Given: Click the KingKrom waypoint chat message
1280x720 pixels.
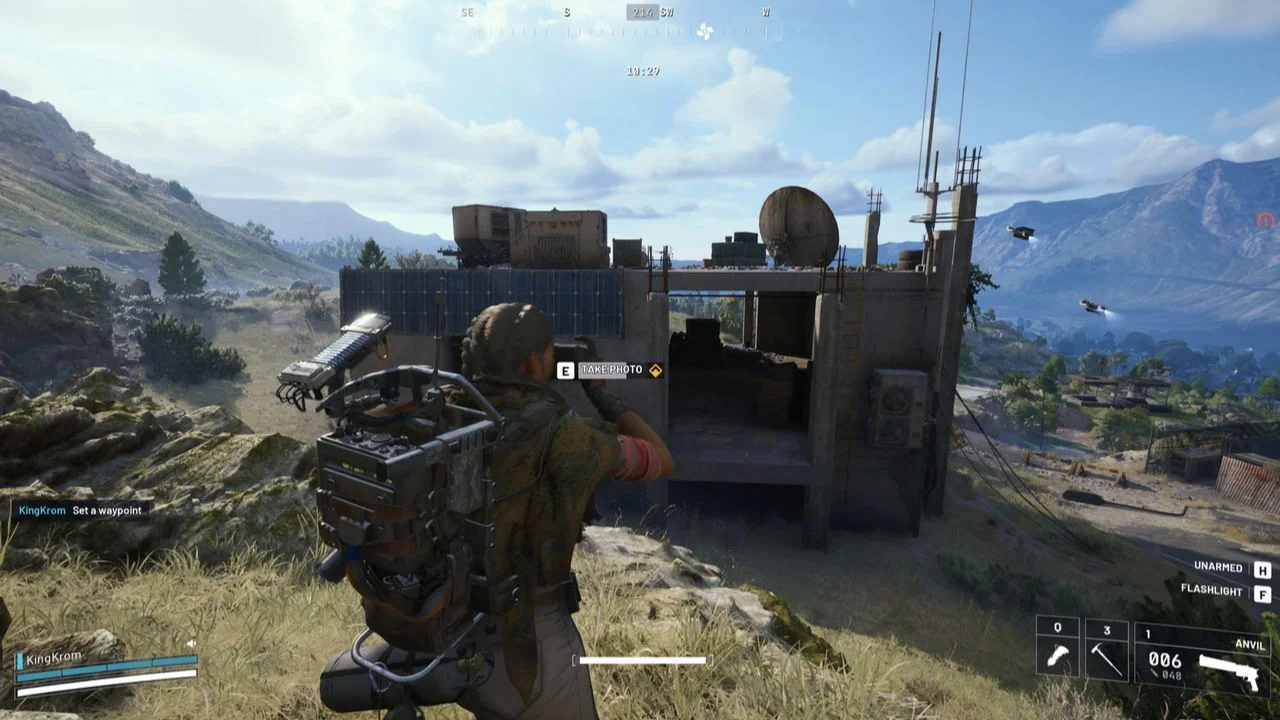Looking at the screenshot, I should [x=82, y=510].
